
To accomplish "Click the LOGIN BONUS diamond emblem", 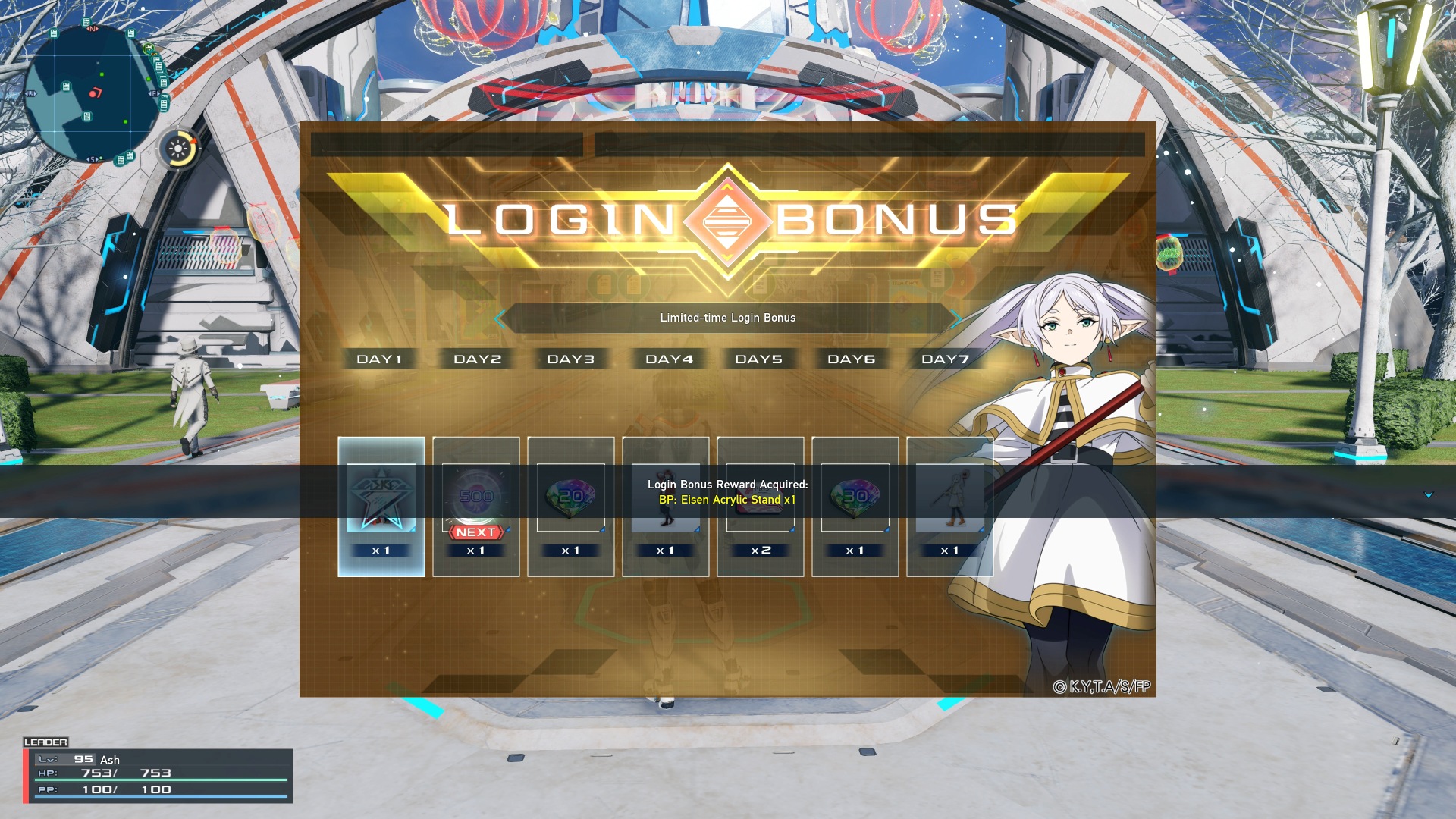I will point(727,218).
